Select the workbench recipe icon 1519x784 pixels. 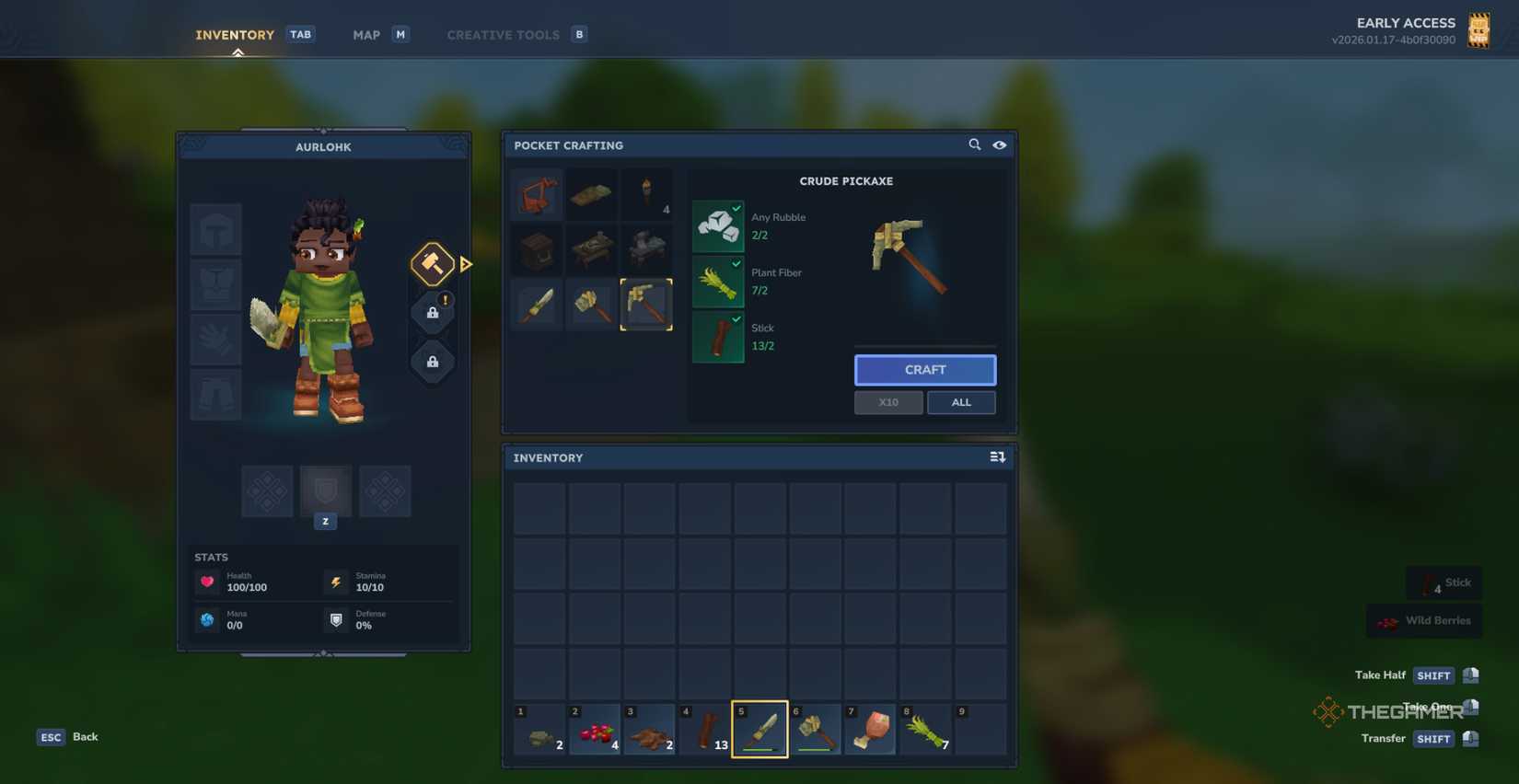coord(592,248)
